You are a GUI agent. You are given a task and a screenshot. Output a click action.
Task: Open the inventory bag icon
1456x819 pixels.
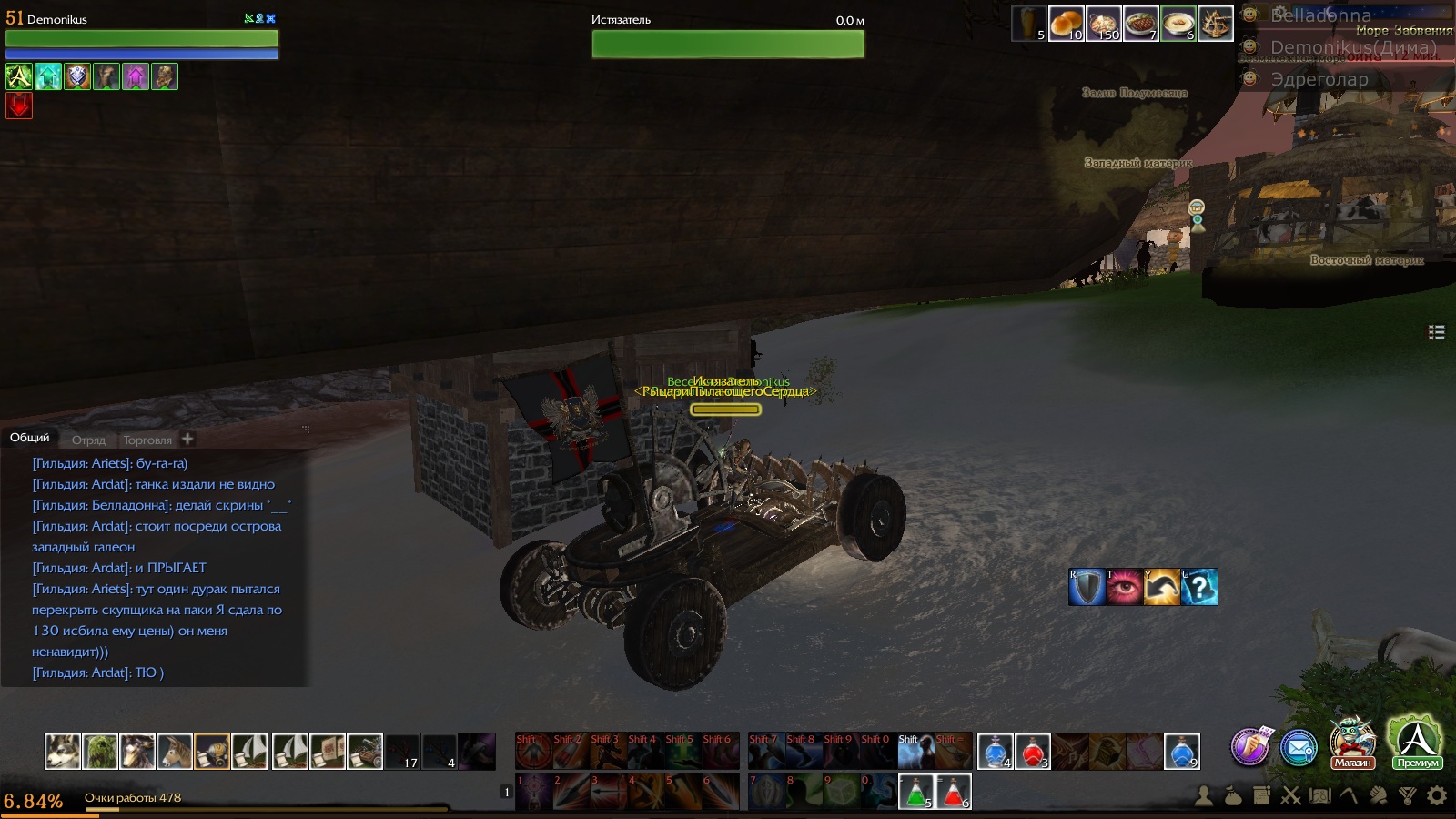(x=1233, y=796)
